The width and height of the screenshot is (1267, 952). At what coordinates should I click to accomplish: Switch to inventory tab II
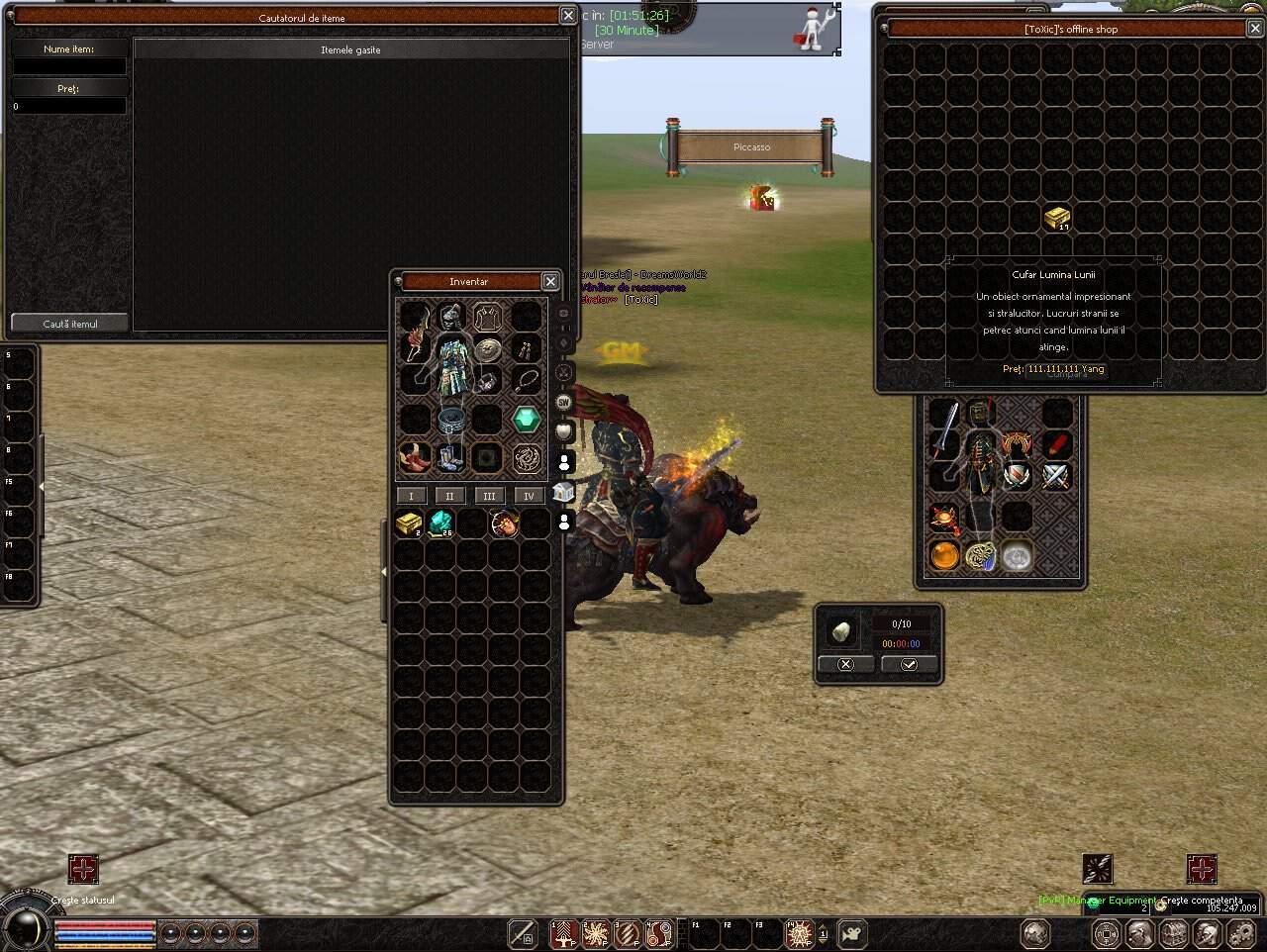(x=449, y=495)
